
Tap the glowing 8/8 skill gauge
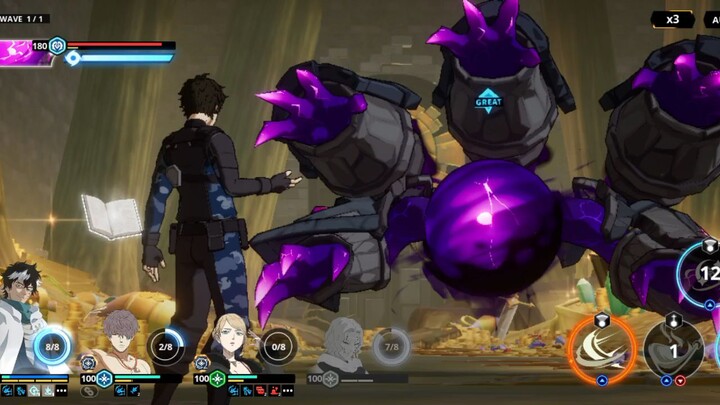point(52,346)
